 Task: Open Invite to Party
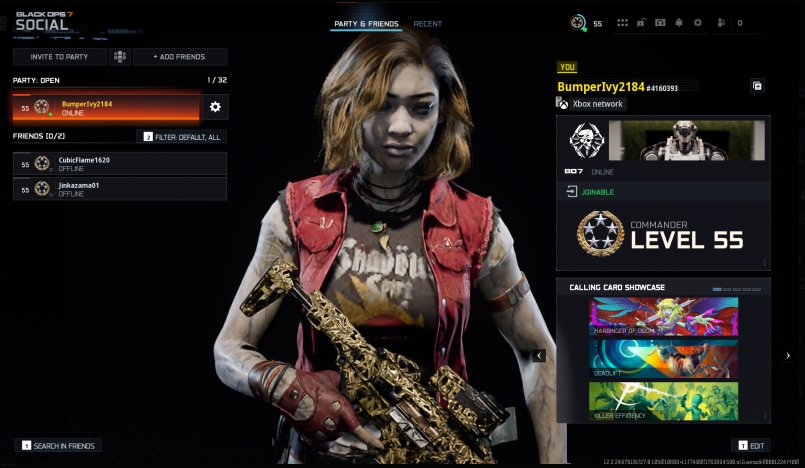(x=60, y=57)
